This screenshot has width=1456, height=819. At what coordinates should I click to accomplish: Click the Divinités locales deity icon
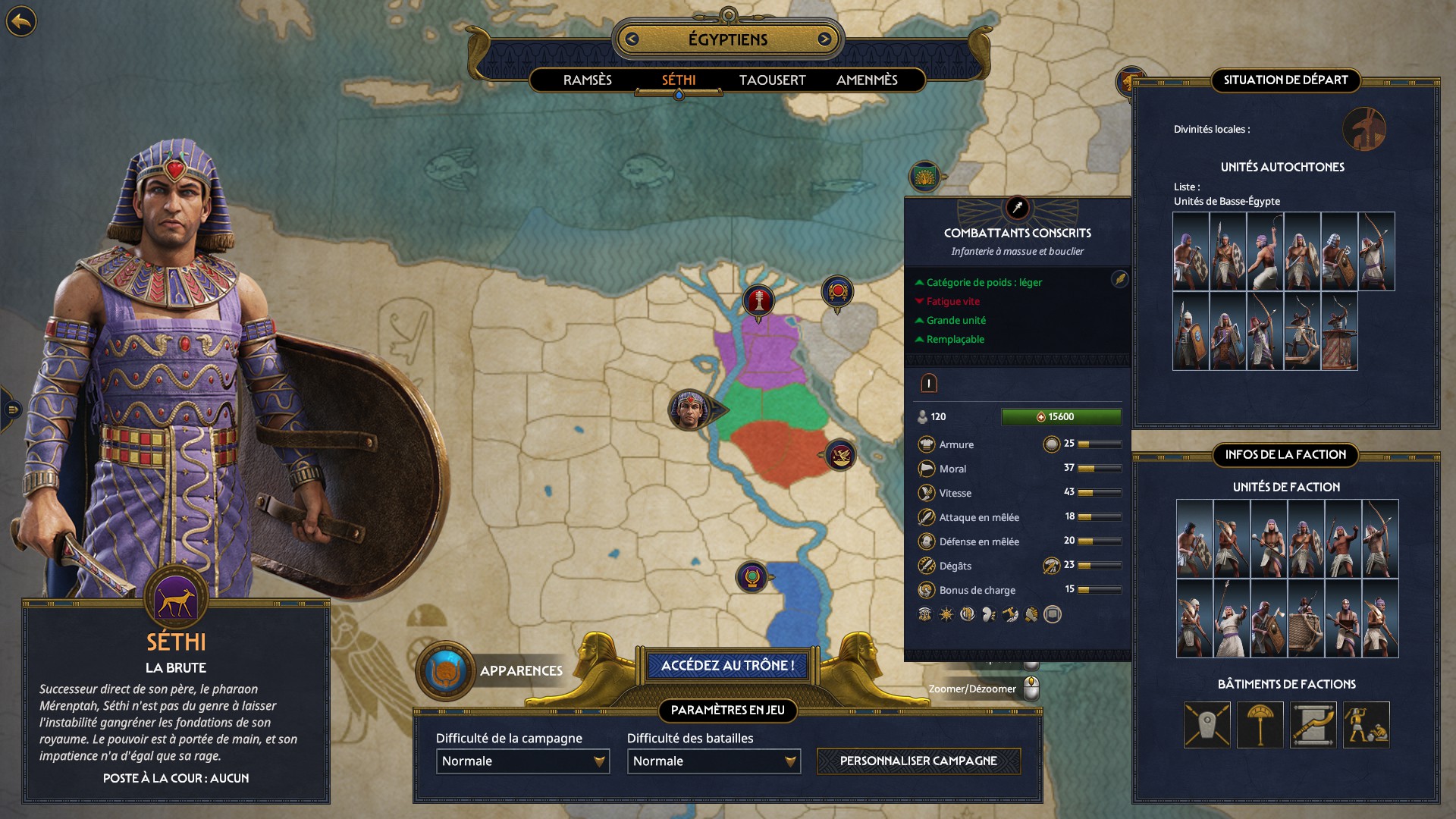1366,130
